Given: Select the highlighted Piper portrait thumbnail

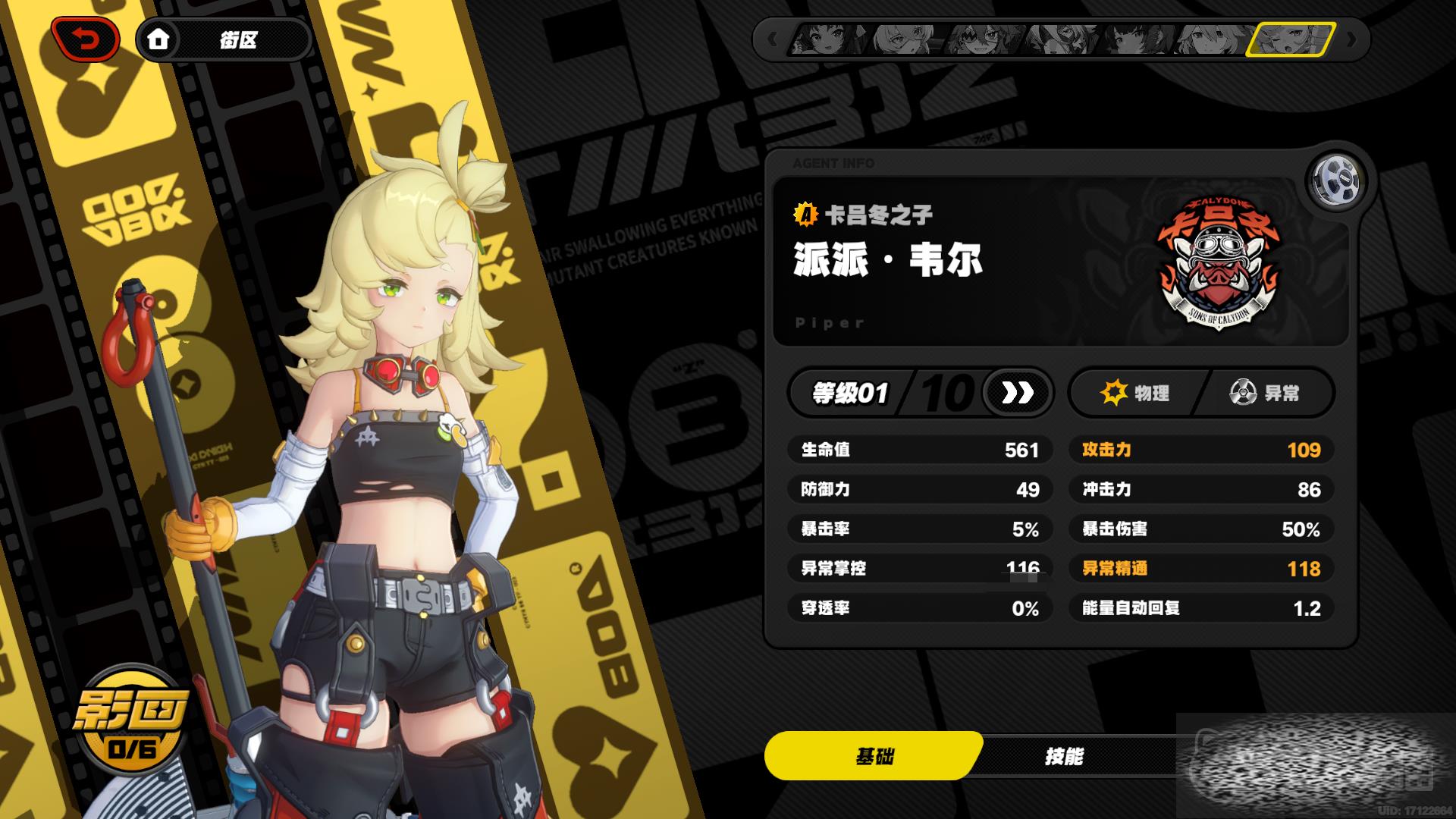Looking at the screenshot, I should [1291, 39].
